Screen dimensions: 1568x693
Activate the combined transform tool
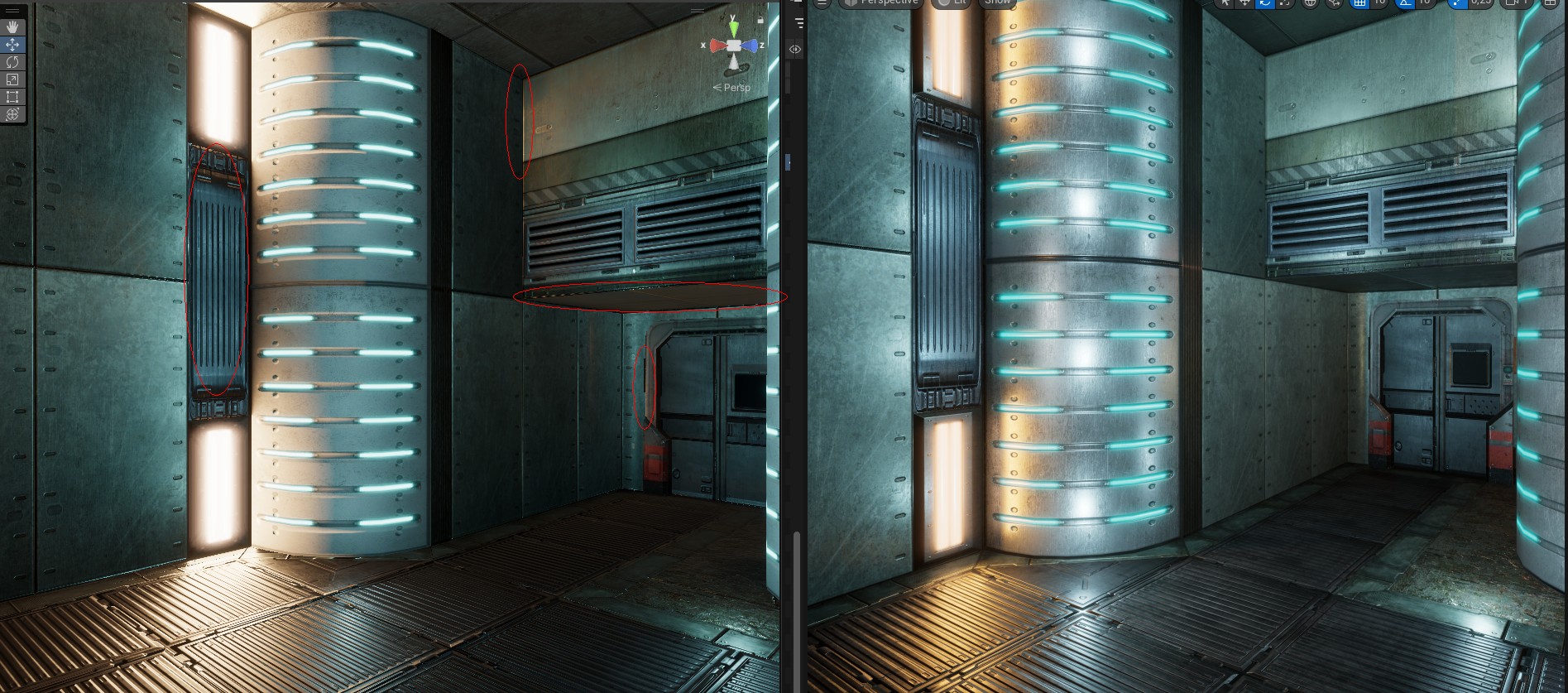[x=12, y=114]
